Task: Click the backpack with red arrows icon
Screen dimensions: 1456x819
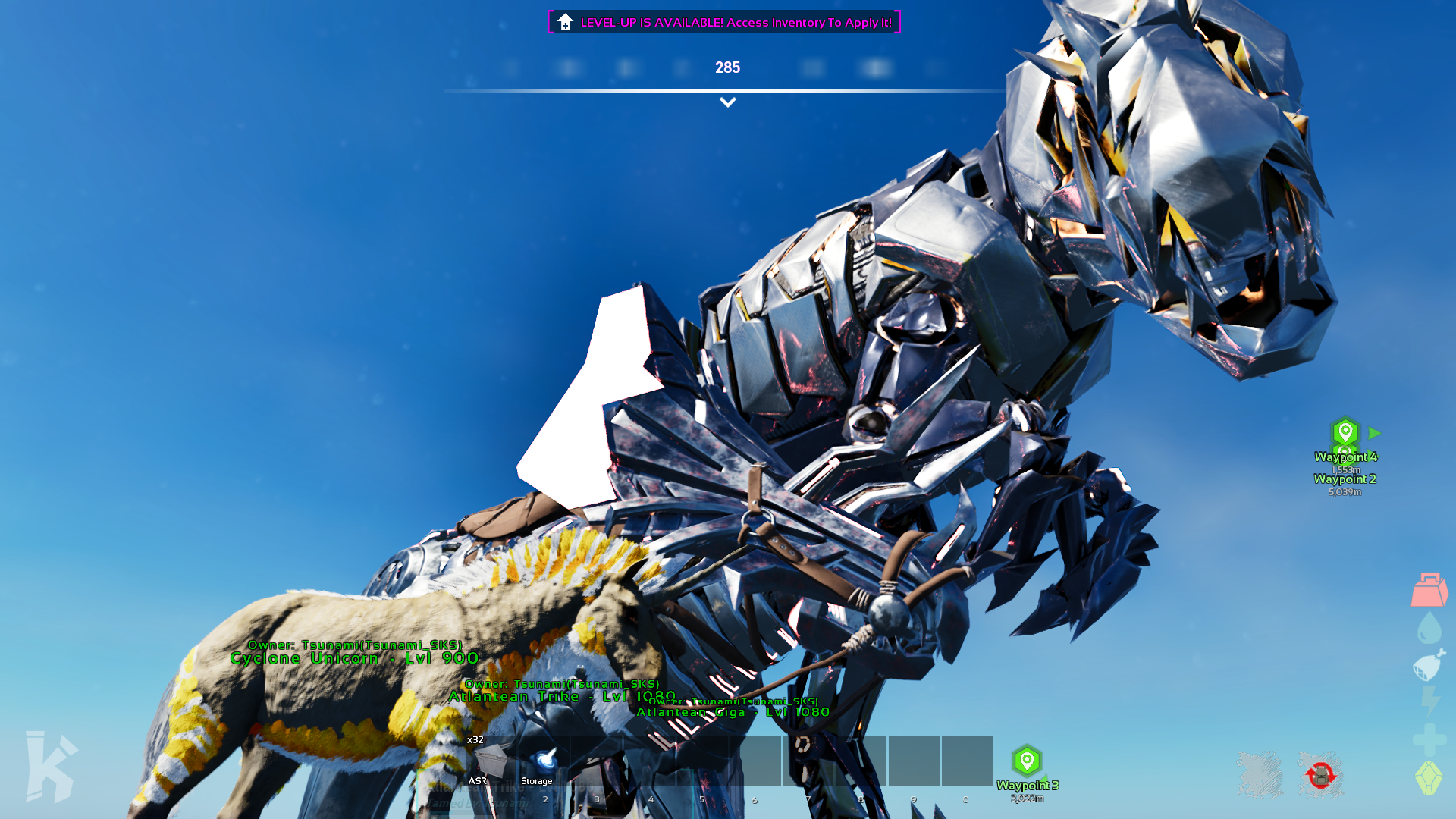Action: pos(1320,775)
